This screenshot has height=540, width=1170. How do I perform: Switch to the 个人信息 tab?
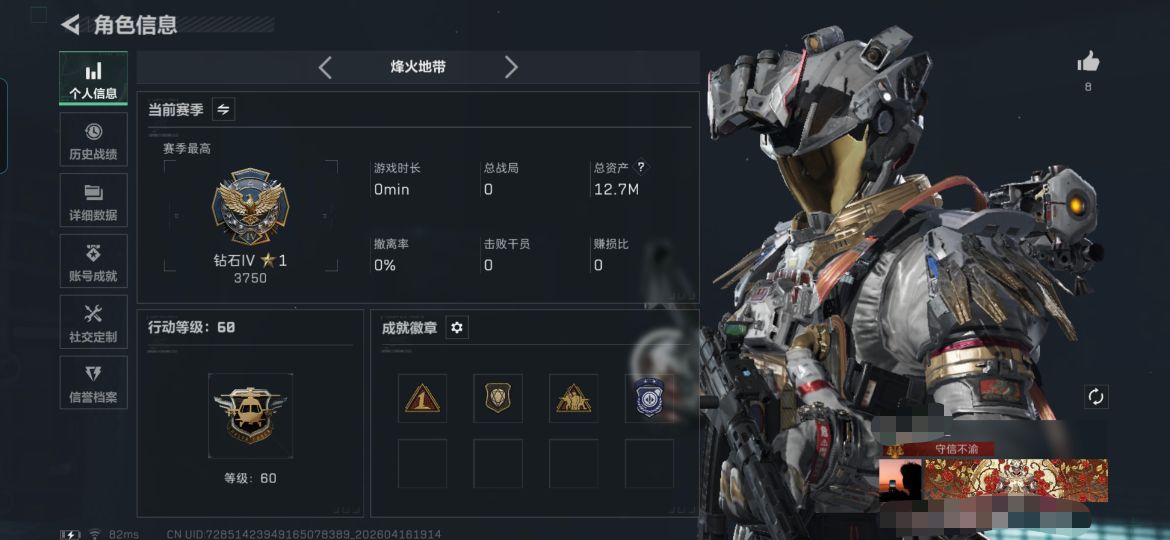(93, 79)
